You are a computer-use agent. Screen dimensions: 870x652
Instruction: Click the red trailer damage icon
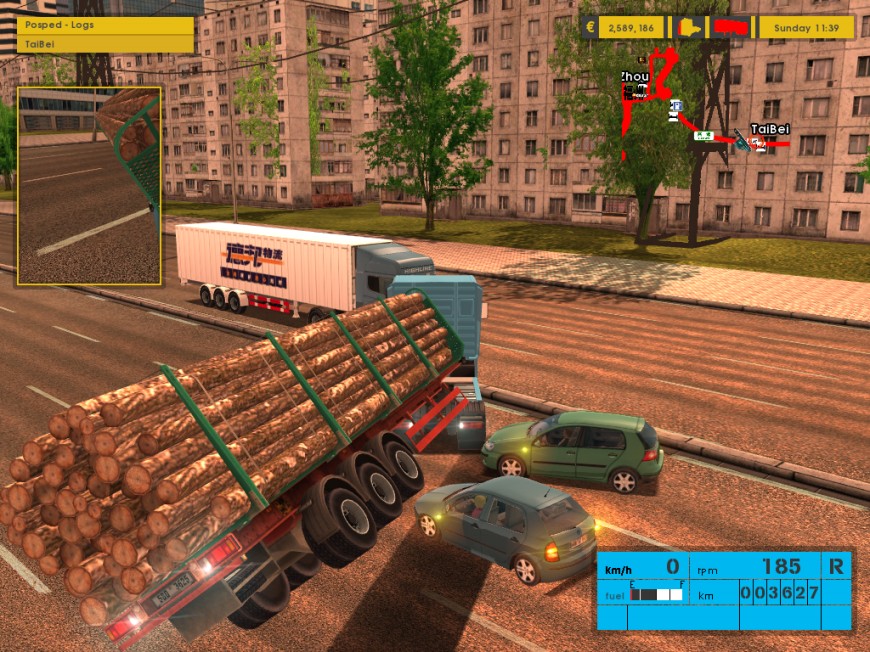pyautogui.click(x=733, y=27)
